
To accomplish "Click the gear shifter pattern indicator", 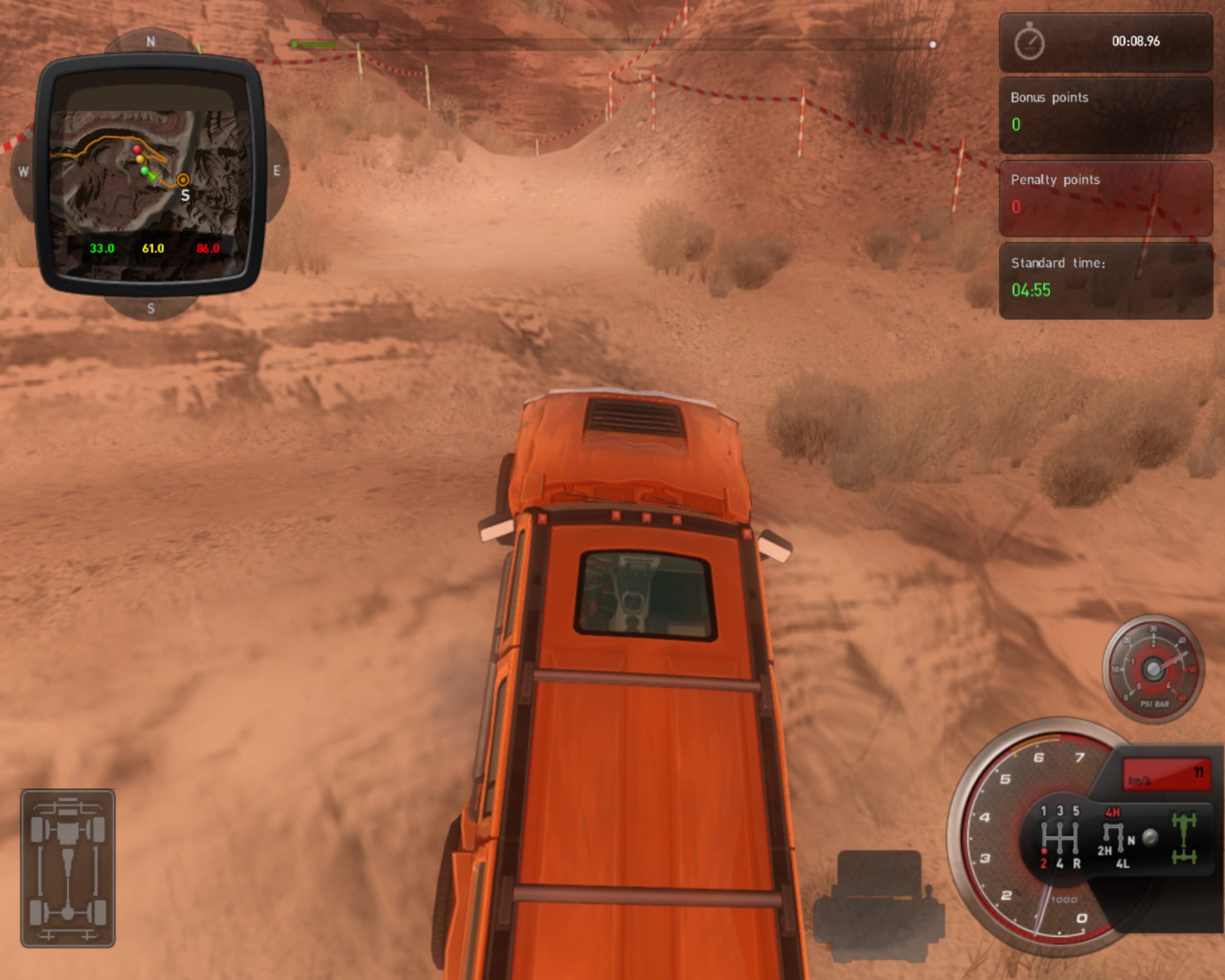I will (1060, 838).
